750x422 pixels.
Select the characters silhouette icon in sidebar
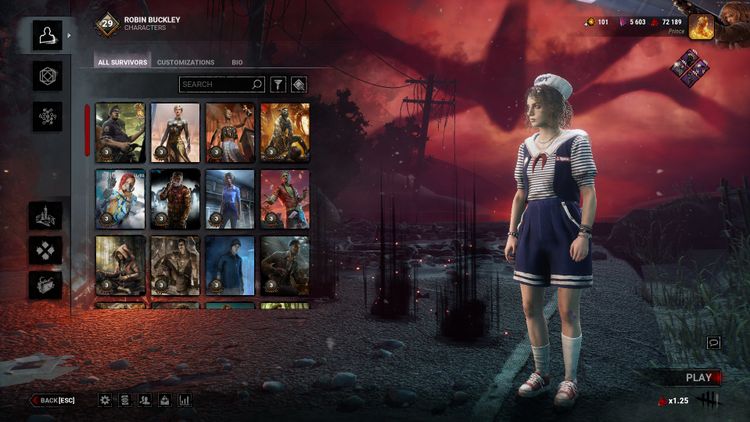(x=46, y=36)
